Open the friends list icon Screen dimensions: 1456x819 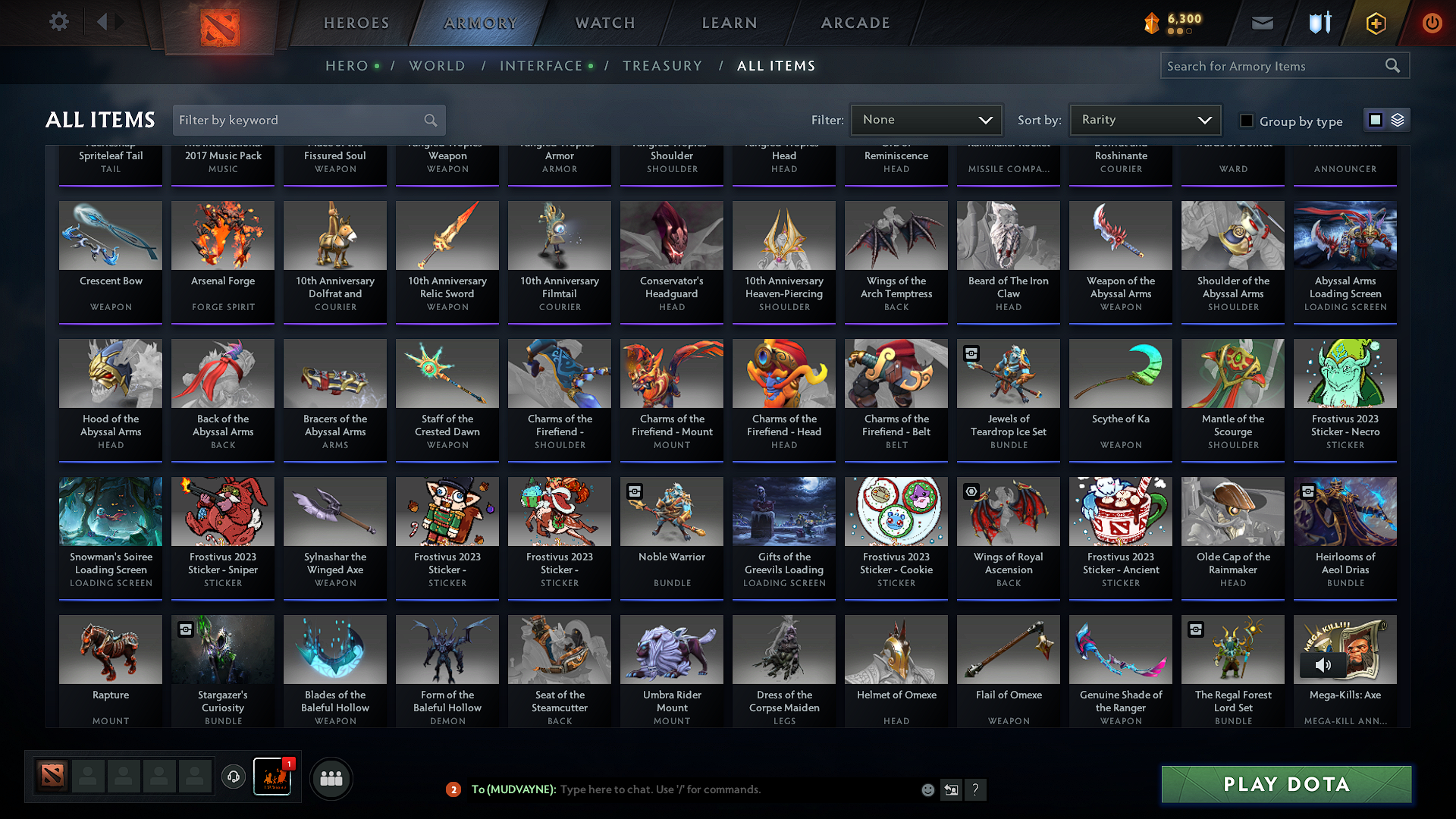tap(330, 778)
